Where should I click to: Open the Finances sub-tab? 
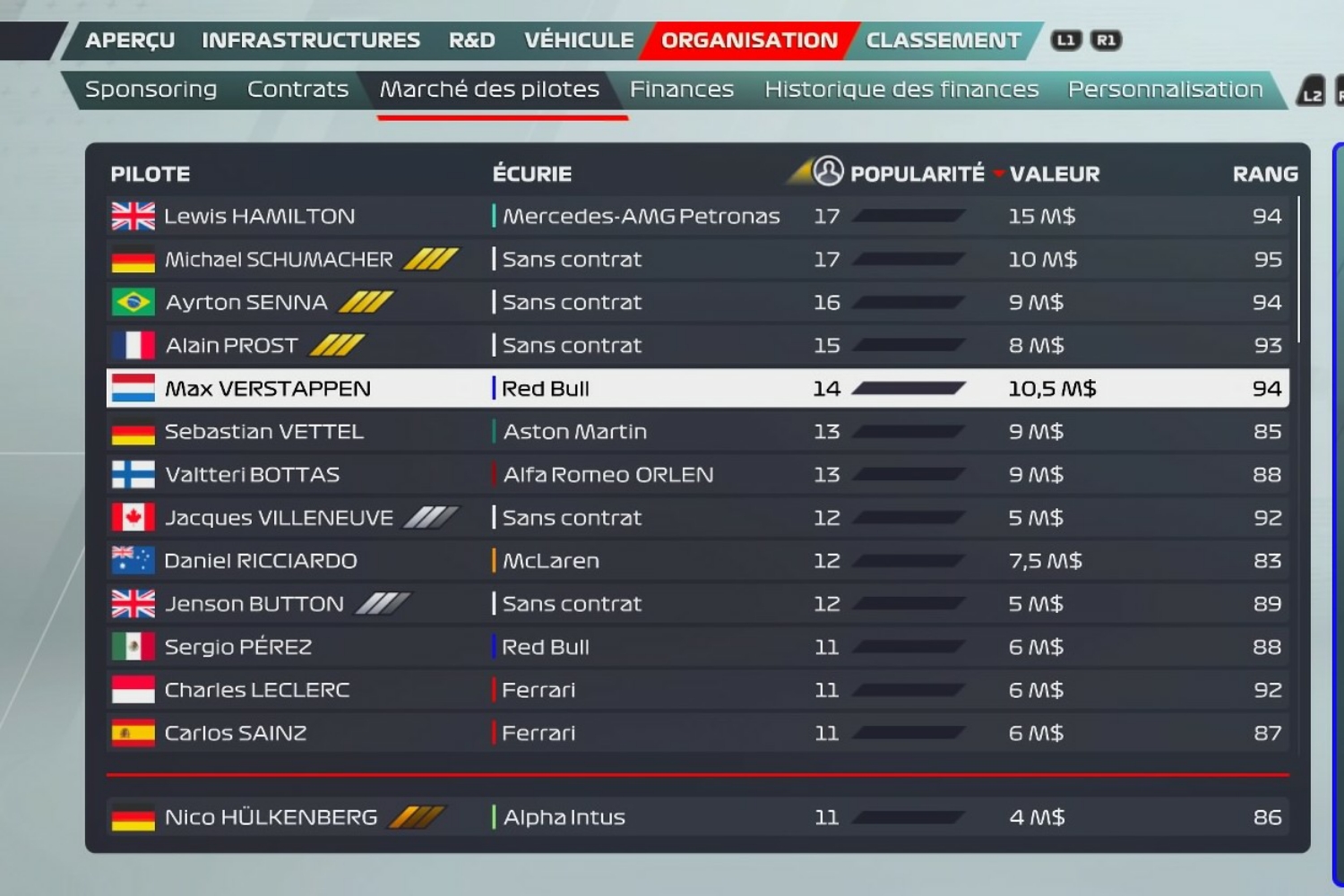pyautogui.click(x=681, y=90)
